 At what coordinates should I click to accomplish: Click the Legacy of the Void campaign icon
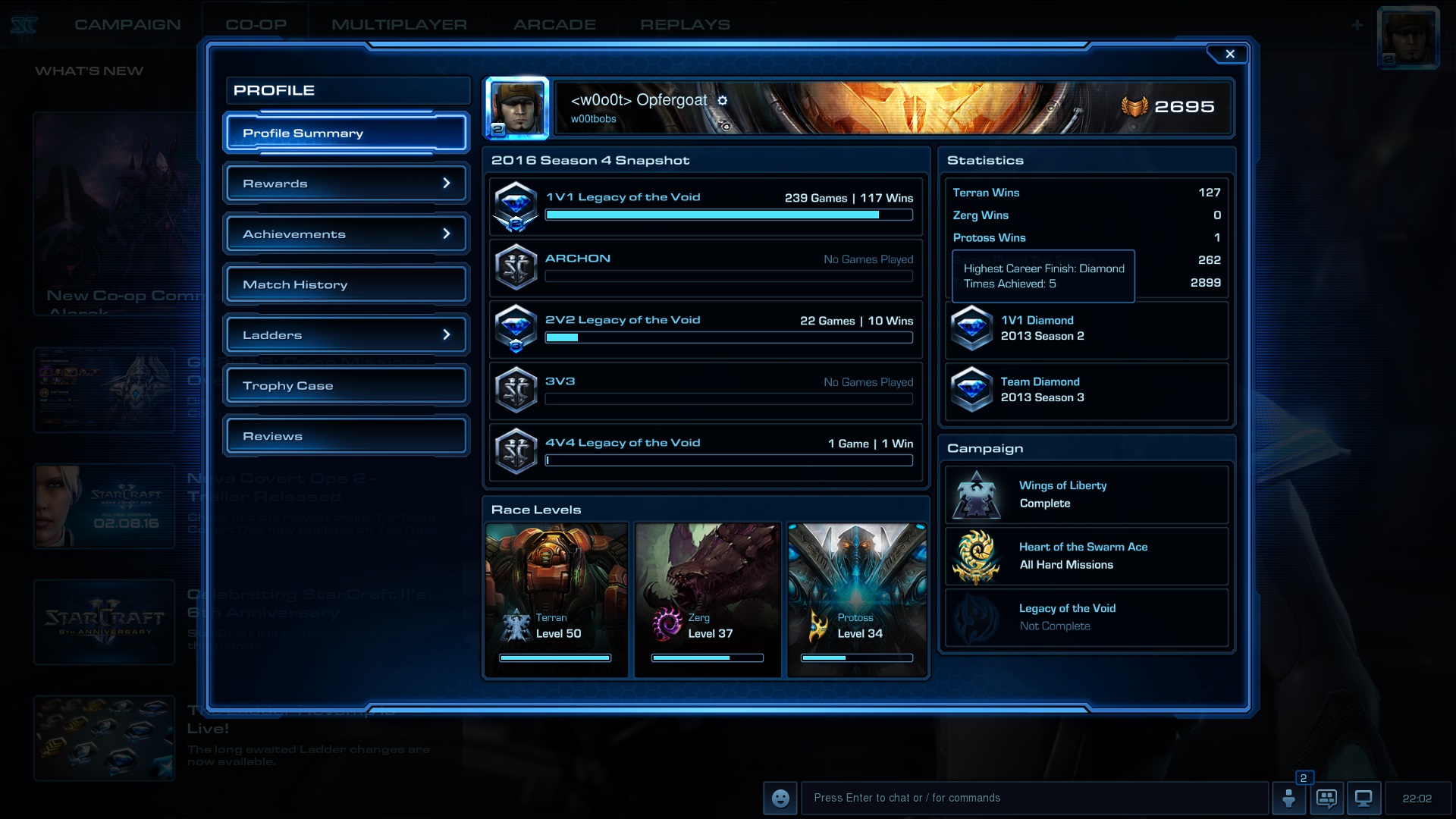tap(977, 617)
